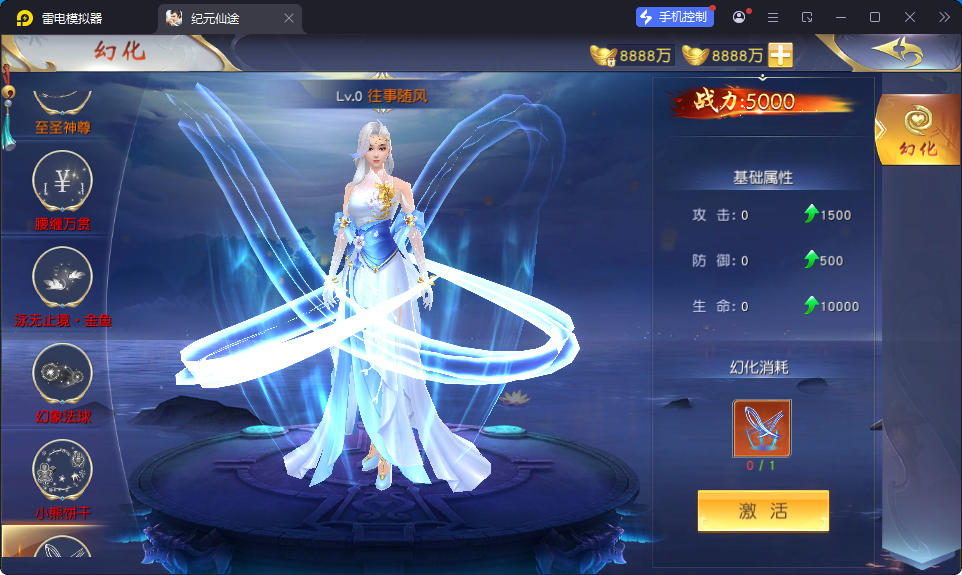This screenshot has height=575, width=962.
Task: Open the 手机控制 phone control button
Action: (674, 17)
